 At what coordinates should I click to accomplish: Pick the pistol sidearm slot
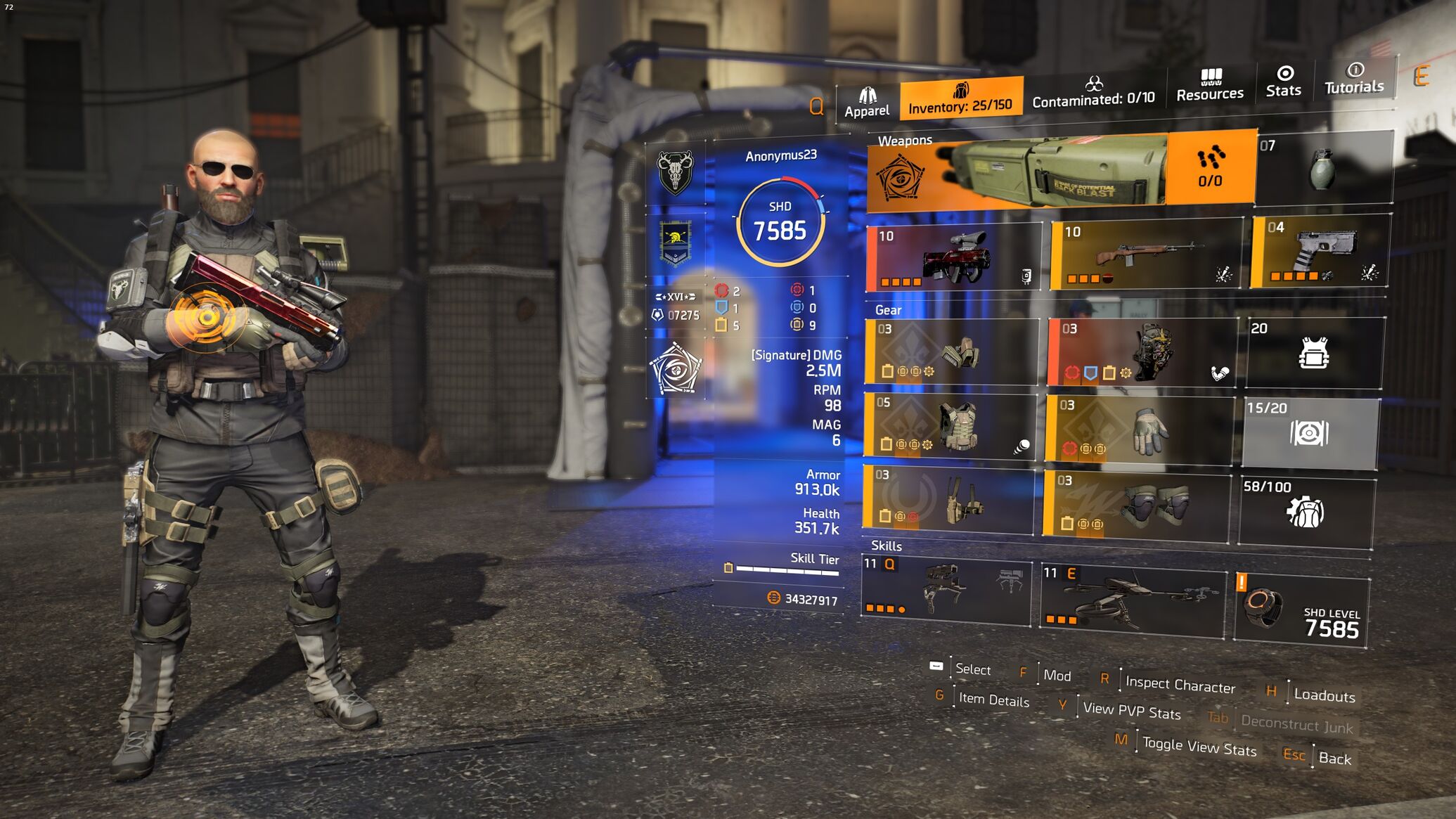click(x=1319, y=252)
